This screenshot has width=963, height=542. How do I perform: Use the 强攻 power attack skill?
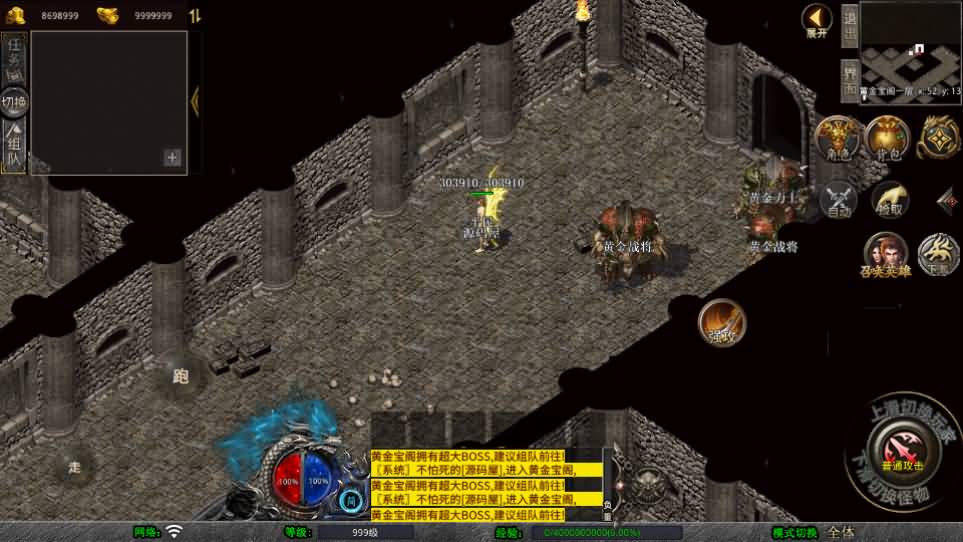tap(721, 322)
